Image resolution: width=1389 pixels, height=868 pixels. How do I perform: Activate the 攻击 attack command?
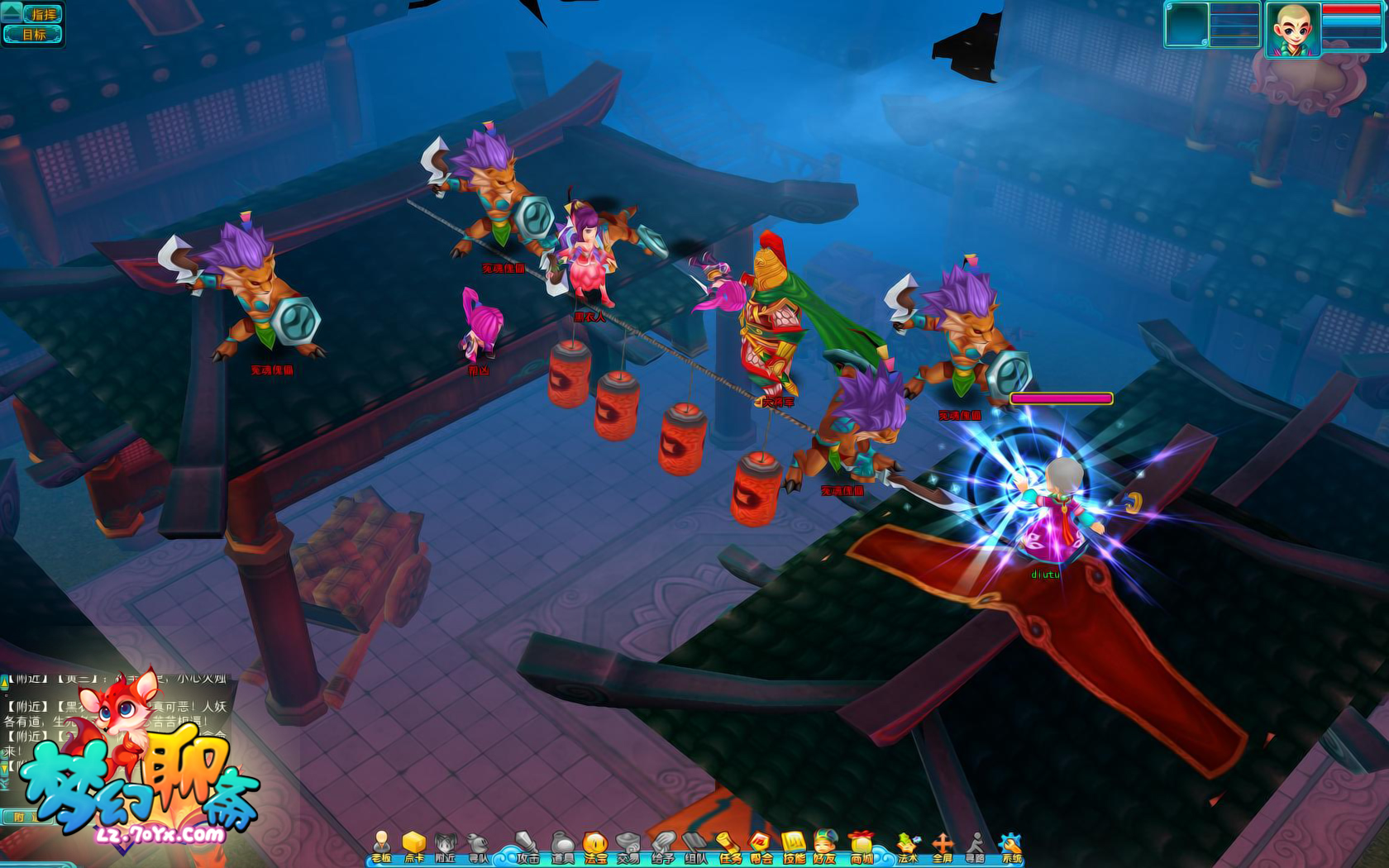[x=527, y=847]
